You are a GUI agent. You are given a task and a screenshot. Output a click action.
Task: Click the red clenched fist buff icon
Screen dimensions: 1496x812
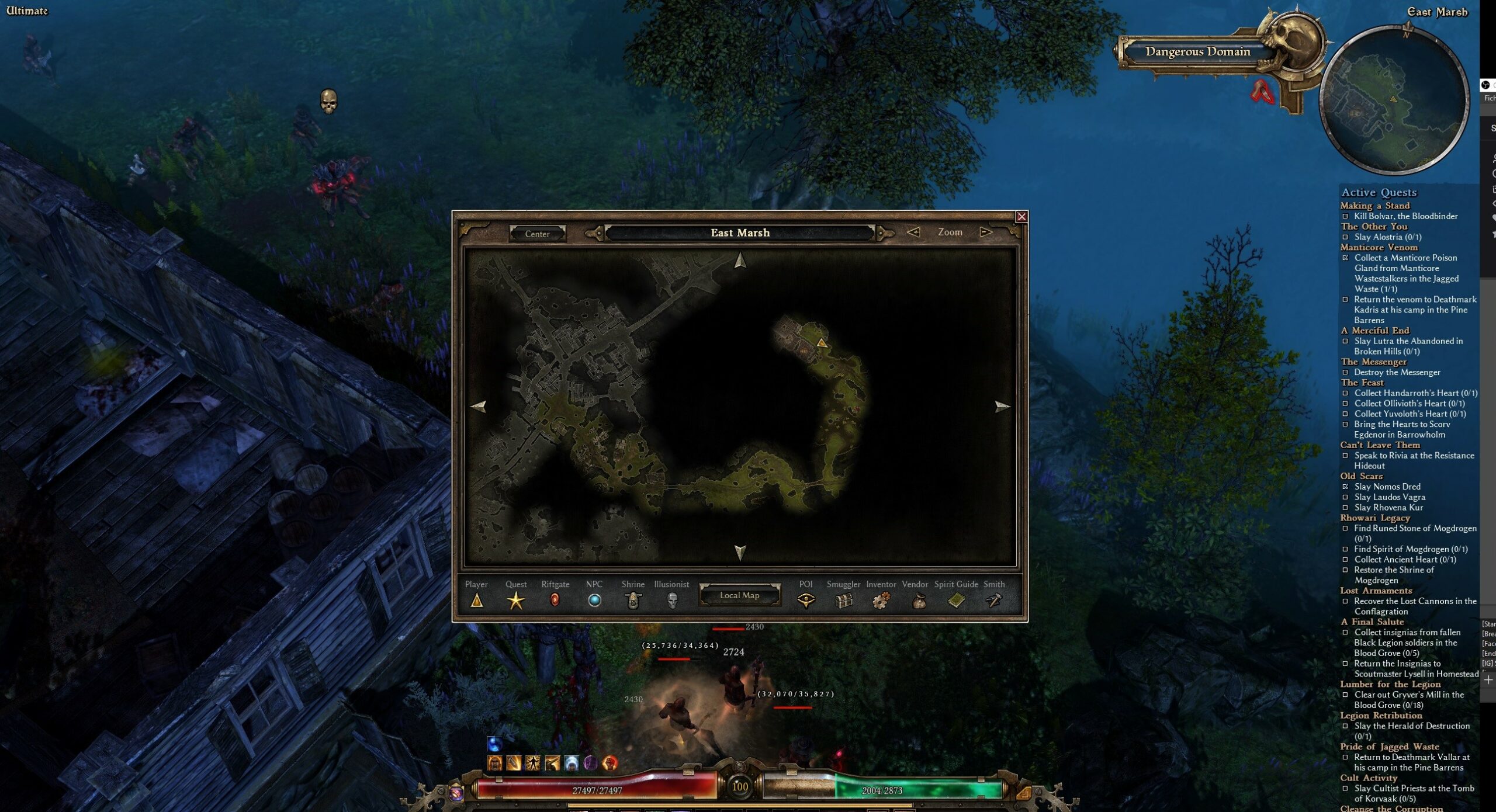tap(610, 762)
